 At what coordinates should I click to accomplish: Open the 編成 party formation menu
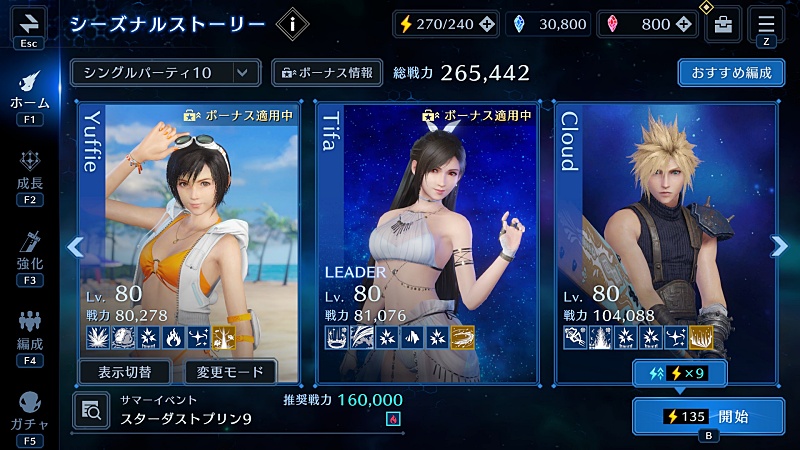29,335
